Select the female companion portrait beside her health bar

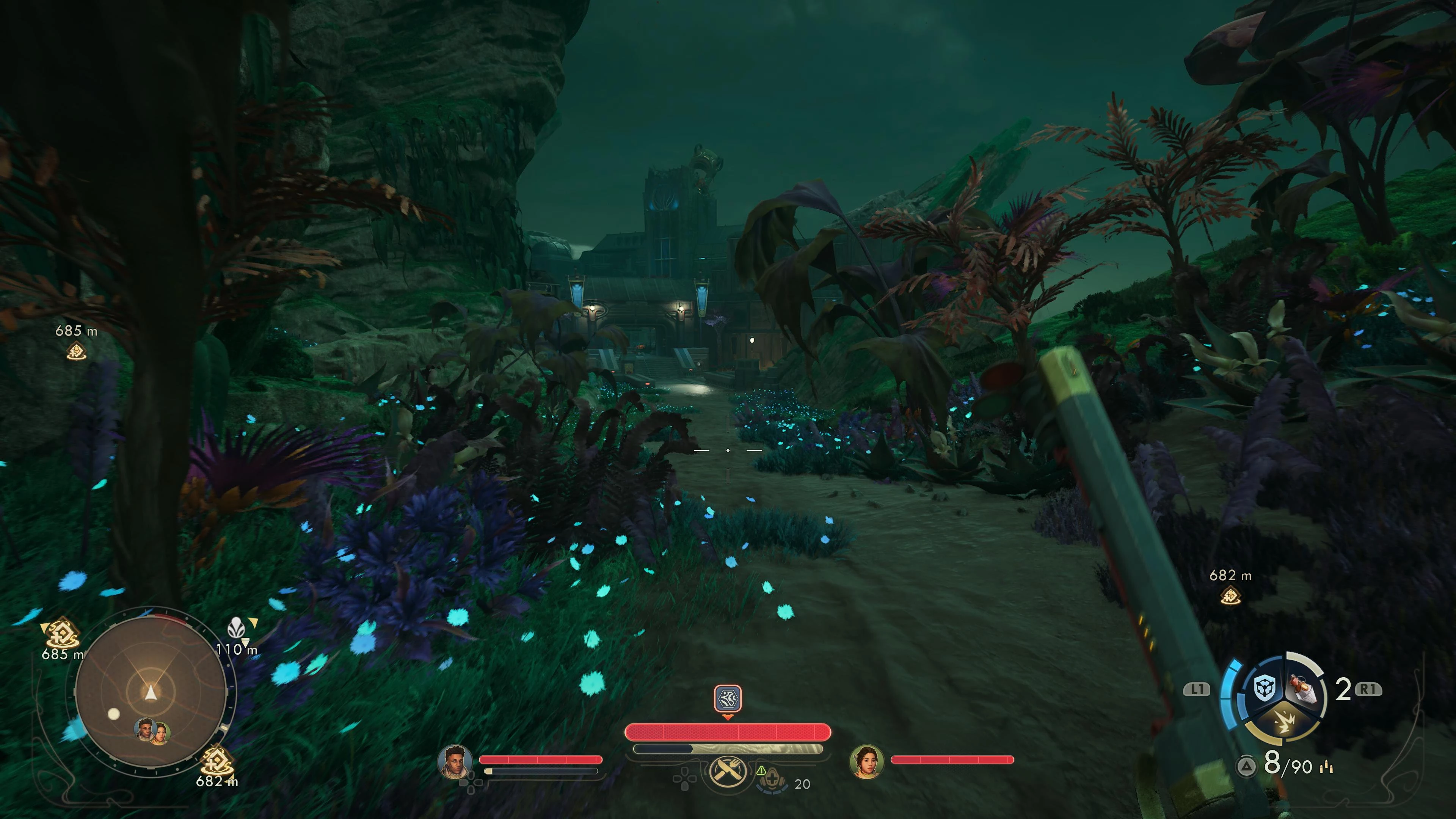pyautogui.click(x=866, y=761)
